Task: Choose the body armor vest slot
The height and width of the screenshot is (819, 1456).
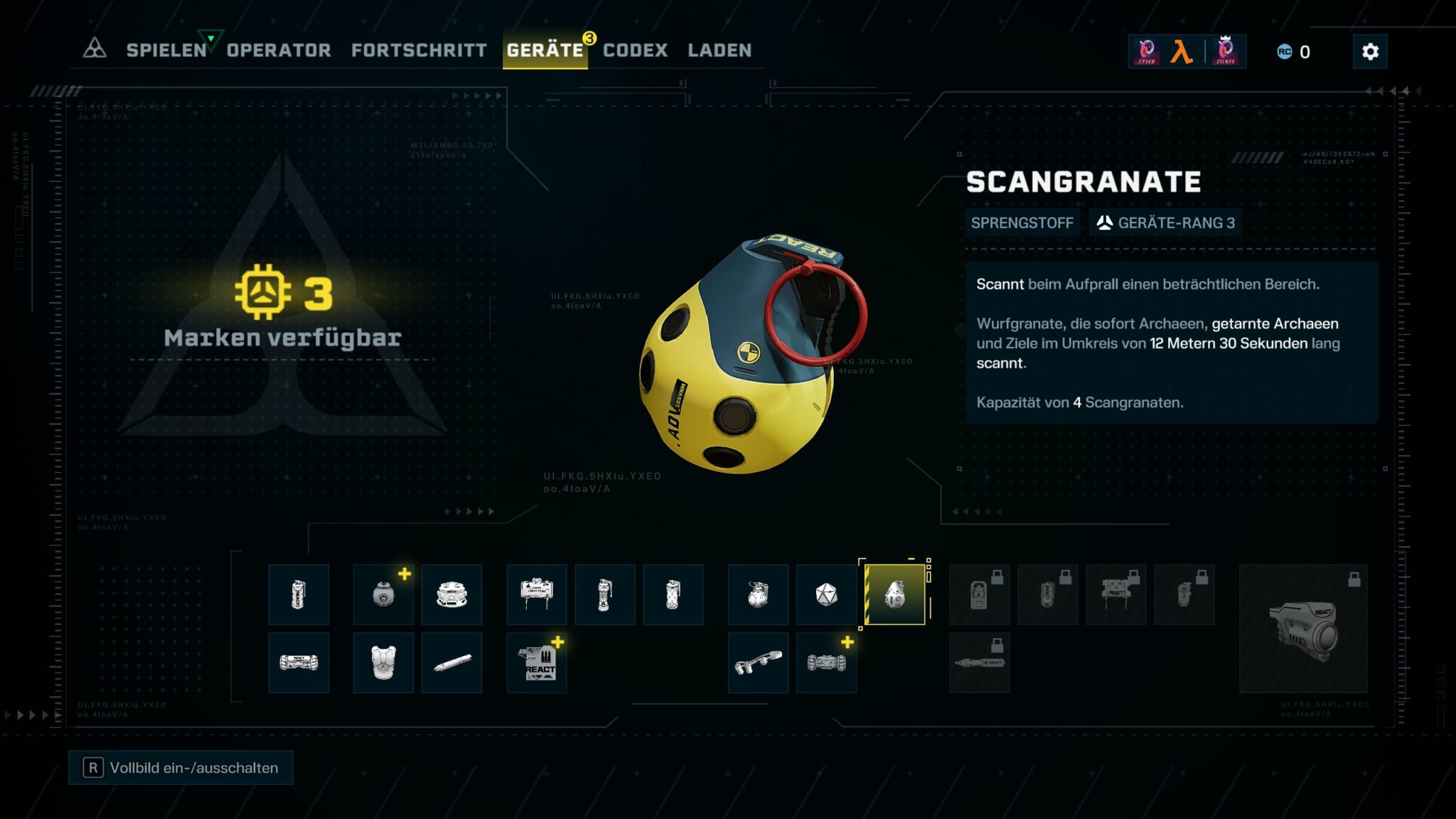Action: tap(383, 663)
